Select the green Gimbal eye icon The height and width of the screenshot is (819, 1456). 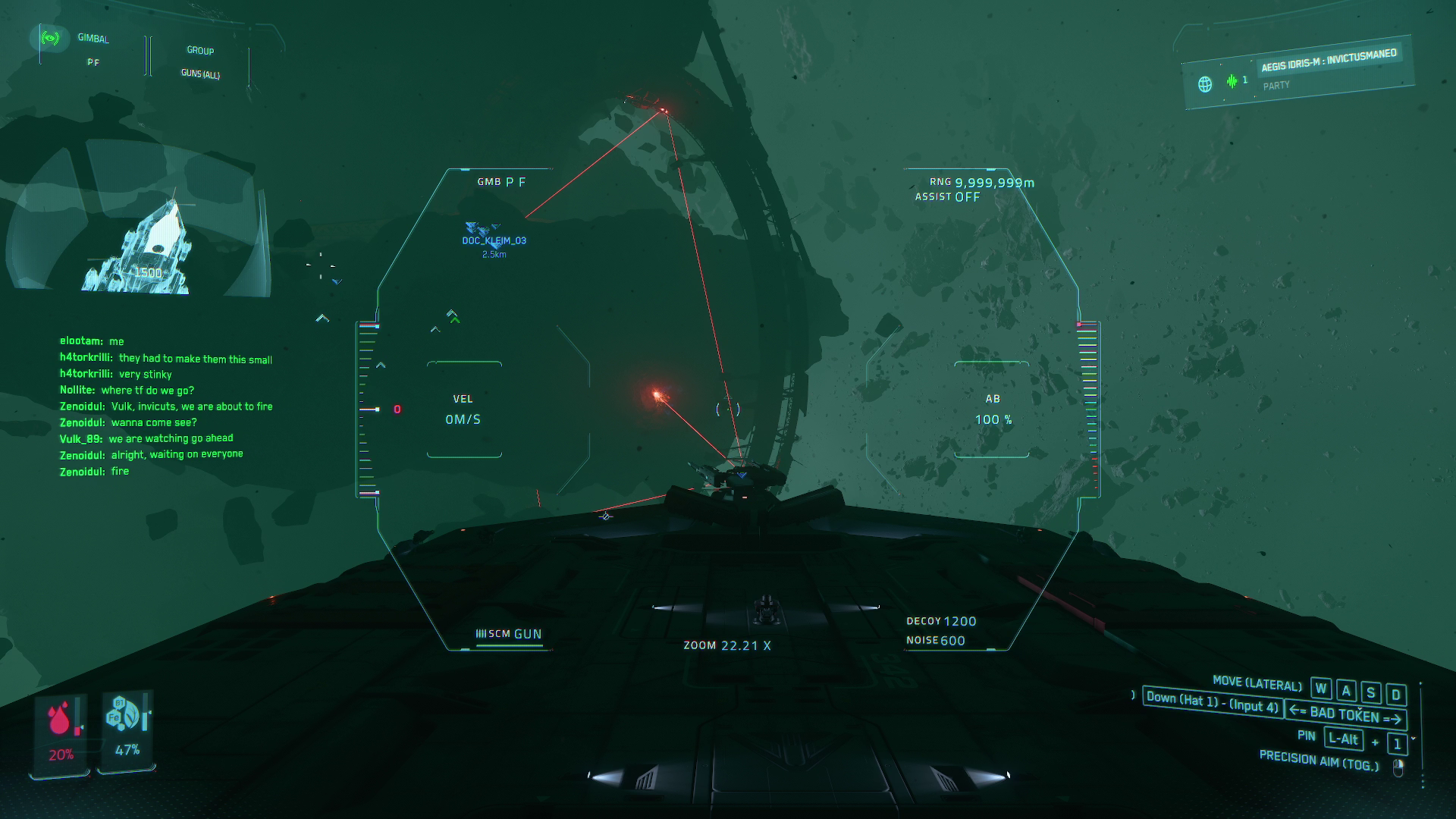coord(50,36)
